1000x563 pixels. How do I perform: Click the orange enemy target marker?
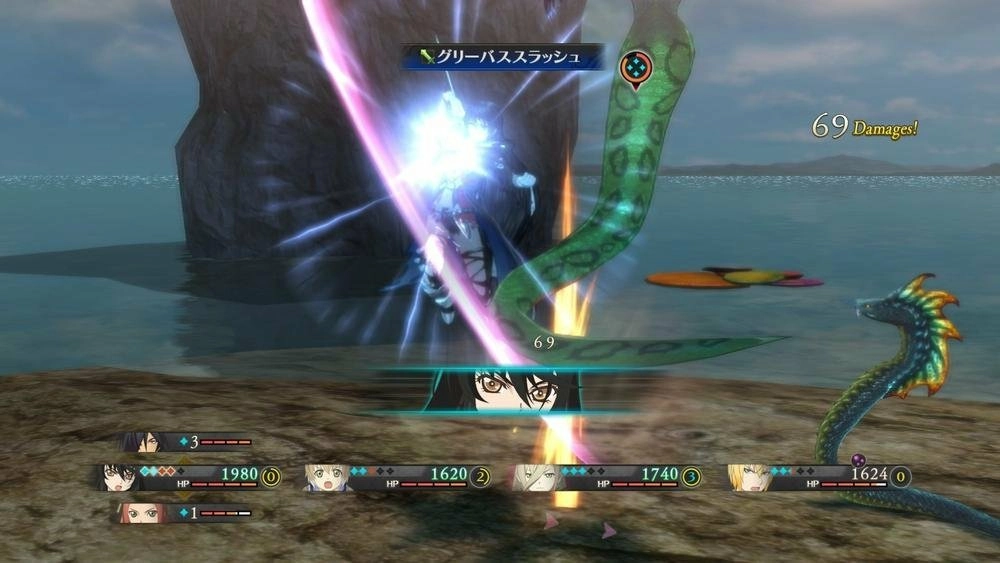click(634, 67)
